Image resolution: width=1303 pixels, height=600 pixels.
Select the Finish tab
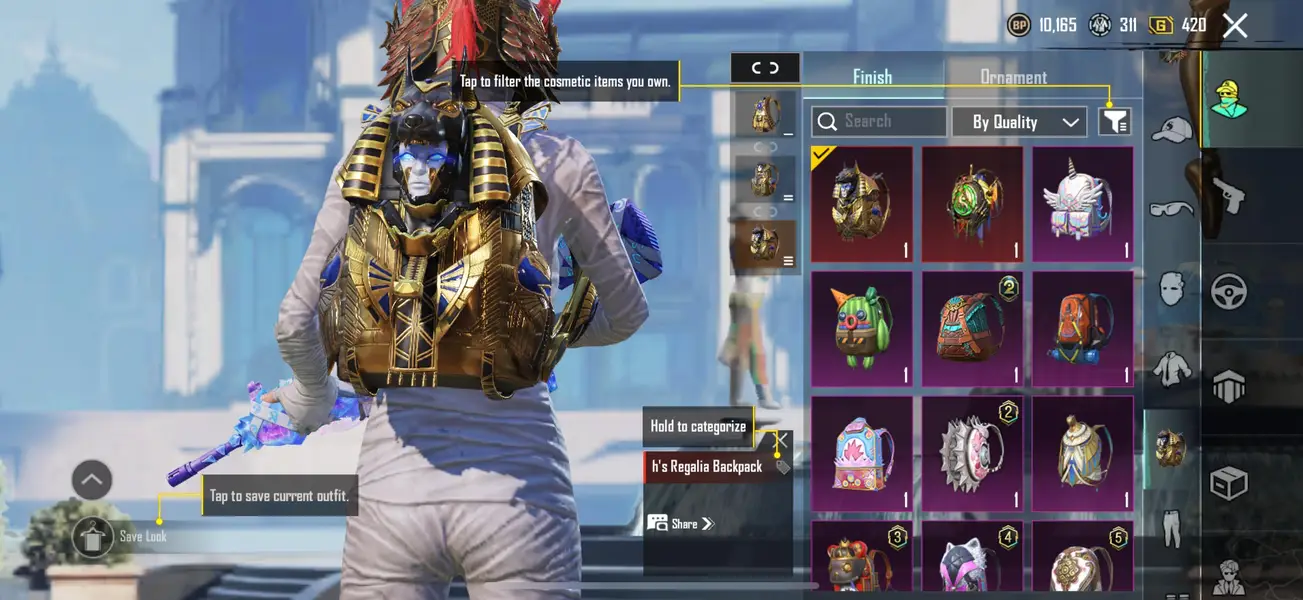click(x=872, y=77)
